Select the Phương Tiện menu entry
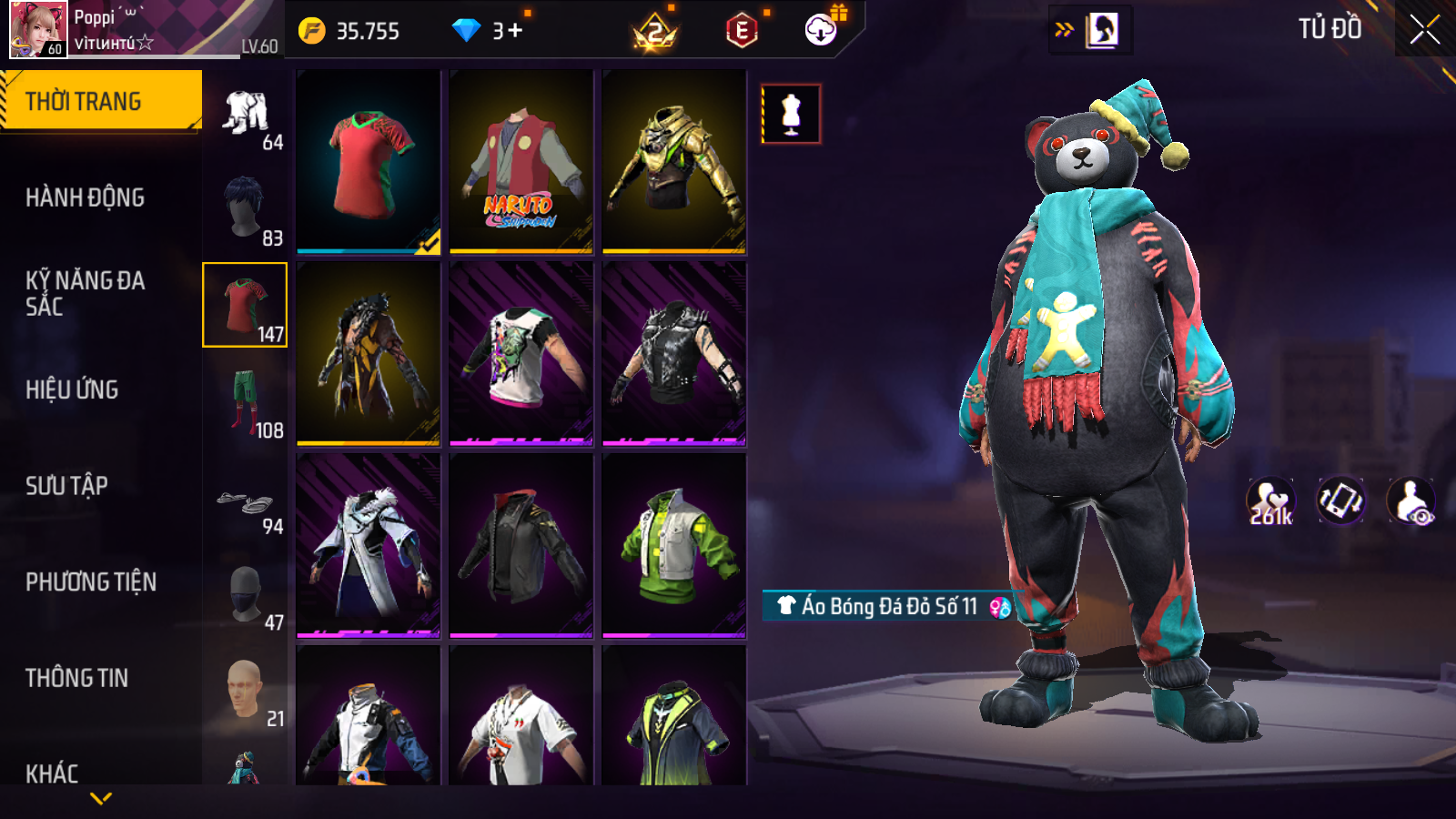 click(x=91, y=582)
